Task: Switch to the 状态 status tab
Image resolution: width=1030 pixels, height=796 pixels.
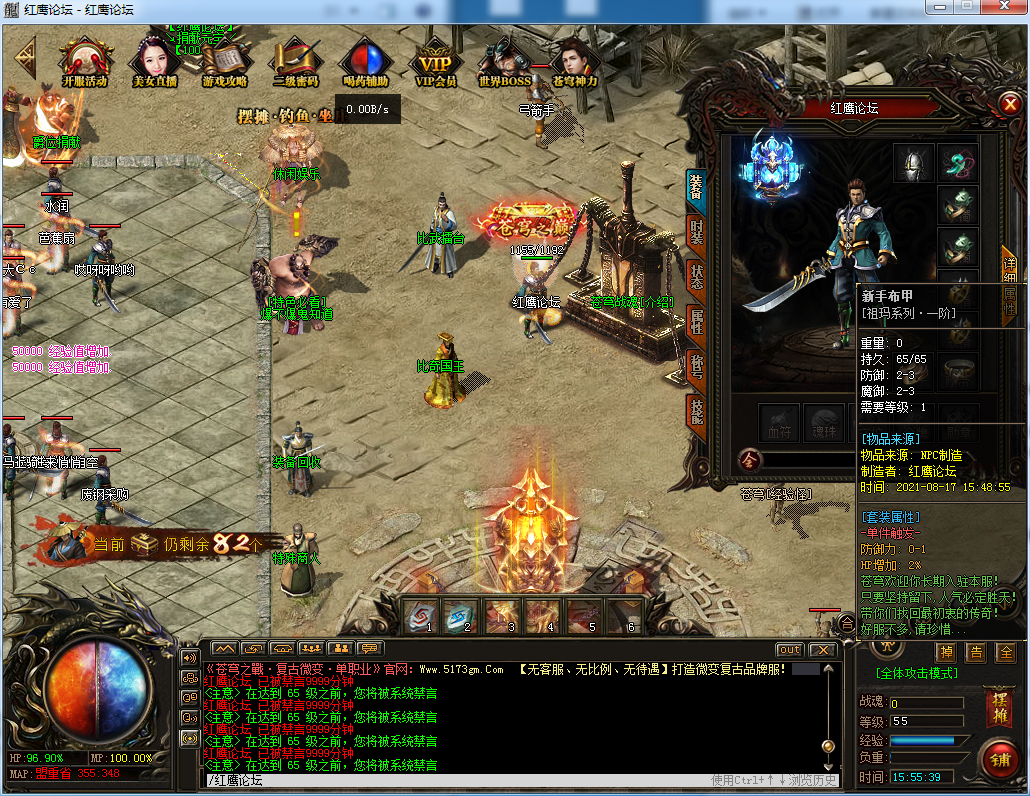Action: click(696, 276)
